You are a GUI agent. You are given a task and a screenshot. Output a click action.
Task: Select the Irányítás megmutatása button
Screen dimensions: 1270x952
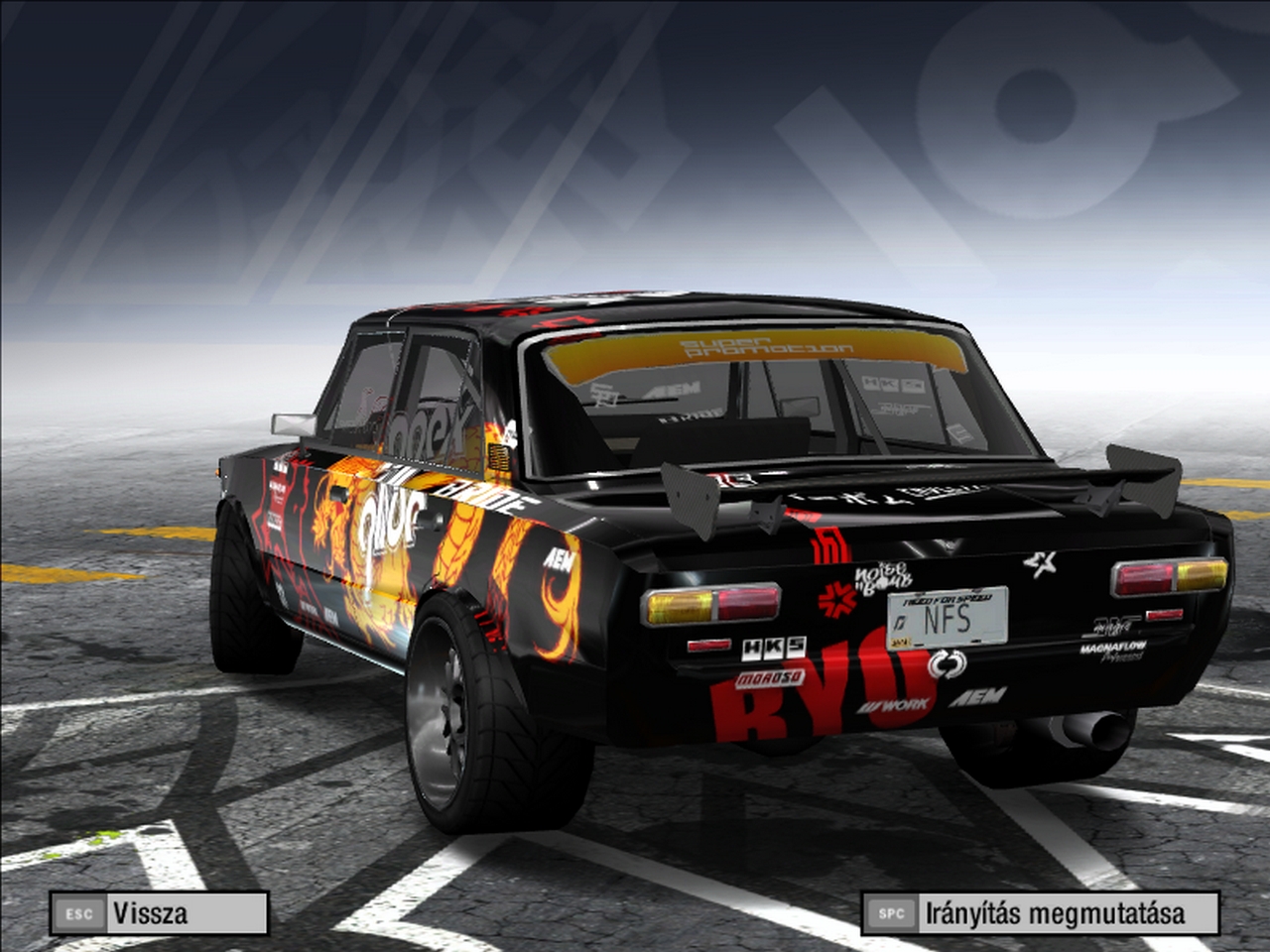[1040, 913]
